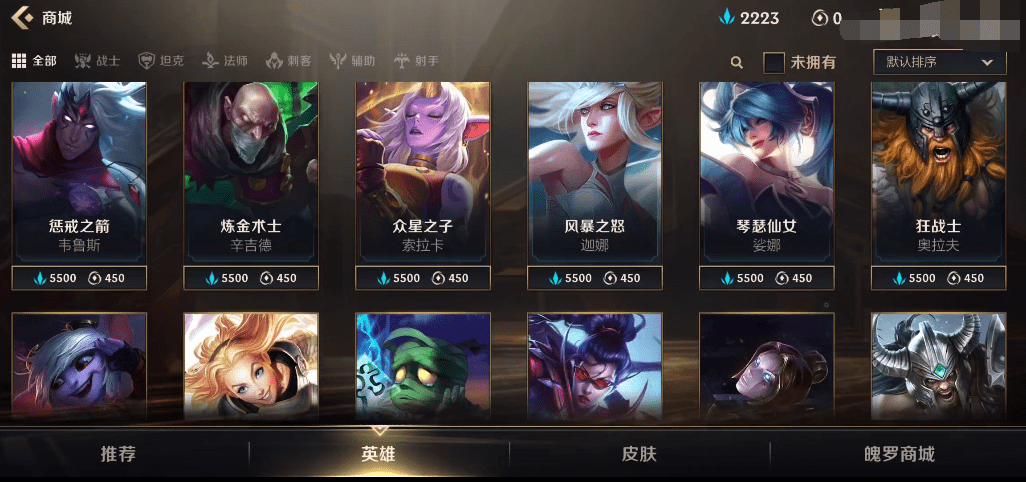The width and height of the screenshot is (1026, 482).
Task: Select the 全部 (all) champion filter
Action: 34,61
